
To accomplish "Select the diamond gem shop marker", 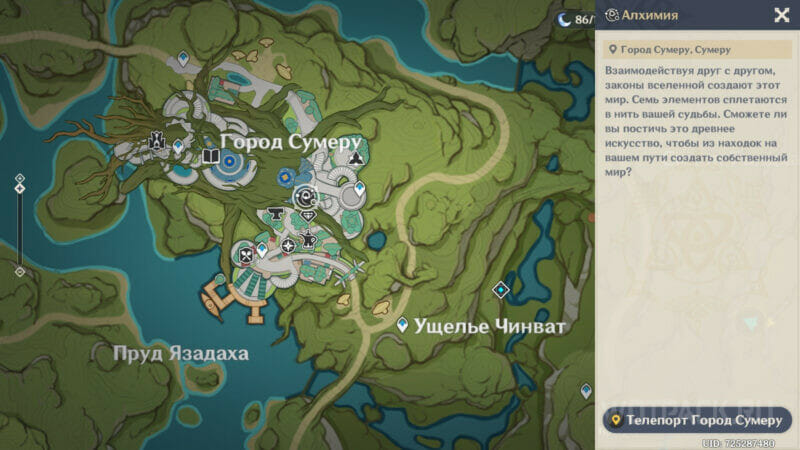I will [308, 215].
